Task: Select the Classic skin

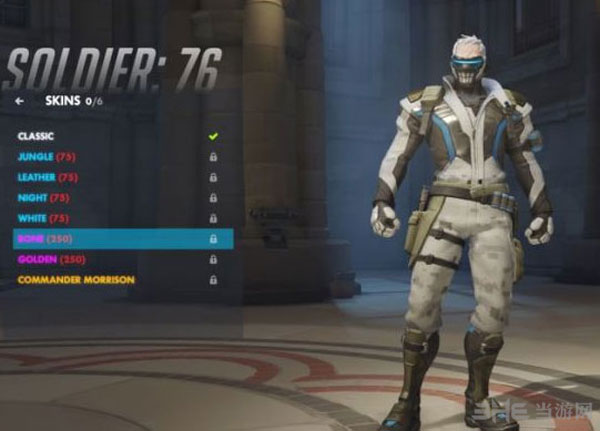Action: 37,136
